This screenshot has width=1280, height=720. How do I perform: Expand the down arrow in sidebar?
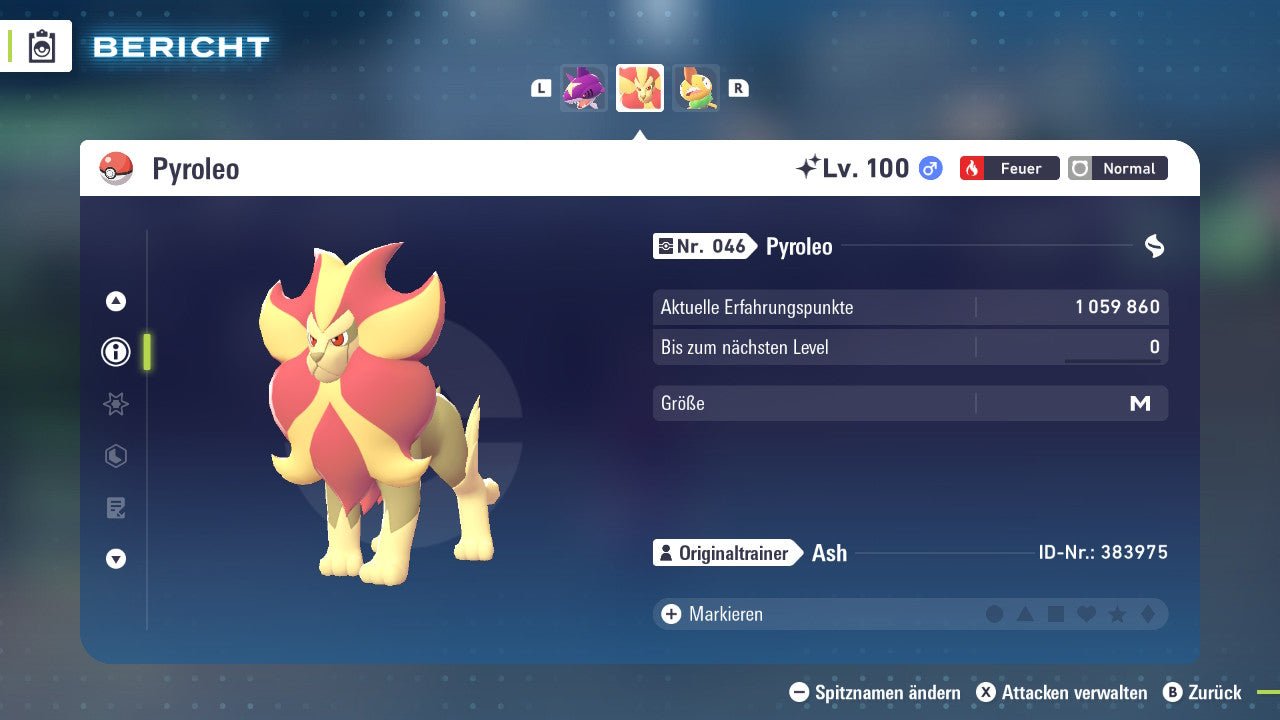(x=115, y=560)
